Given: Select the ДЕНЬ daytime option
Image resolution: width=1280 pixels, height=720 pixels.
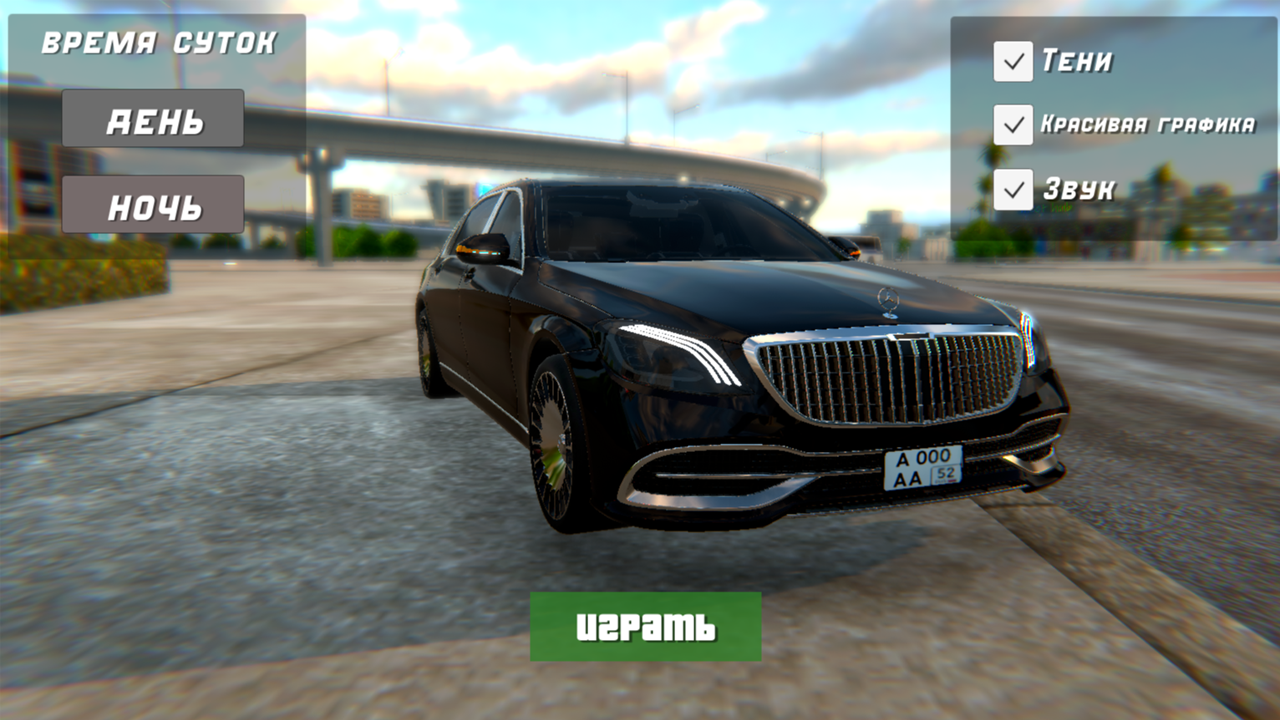Looking at the screenshot, I should click(x=151, y=117).
